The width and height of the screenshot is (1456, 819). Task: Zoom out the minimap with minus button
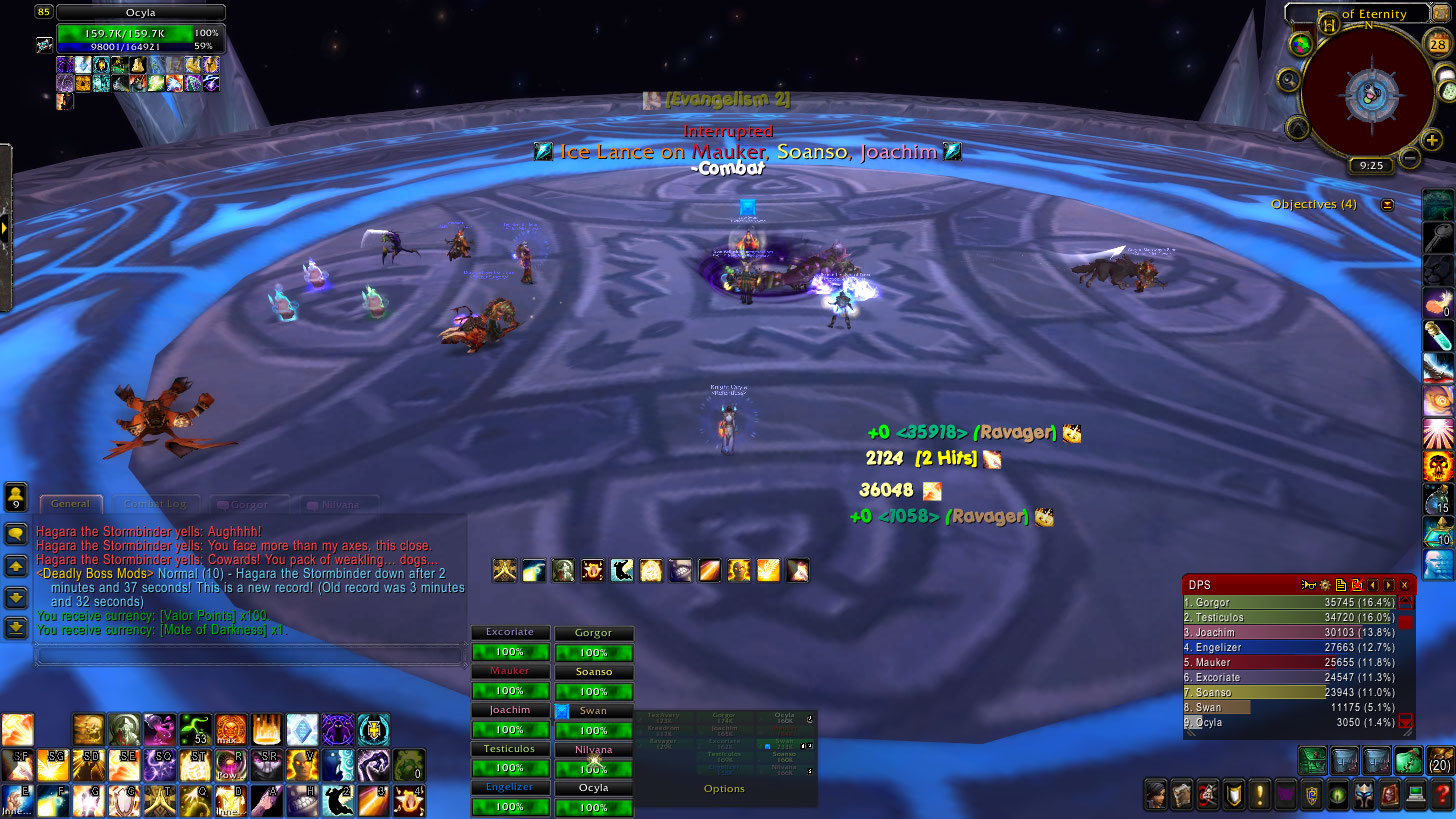pos(1408,157)
